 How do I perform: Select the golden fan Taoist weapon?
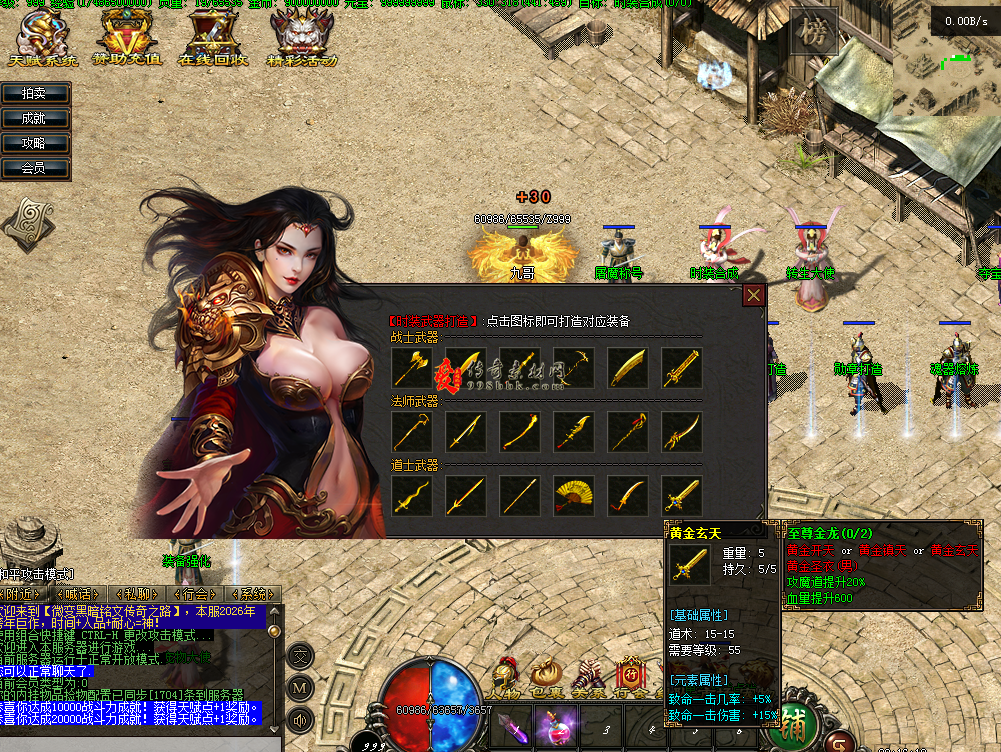click(x=573, y=496)
